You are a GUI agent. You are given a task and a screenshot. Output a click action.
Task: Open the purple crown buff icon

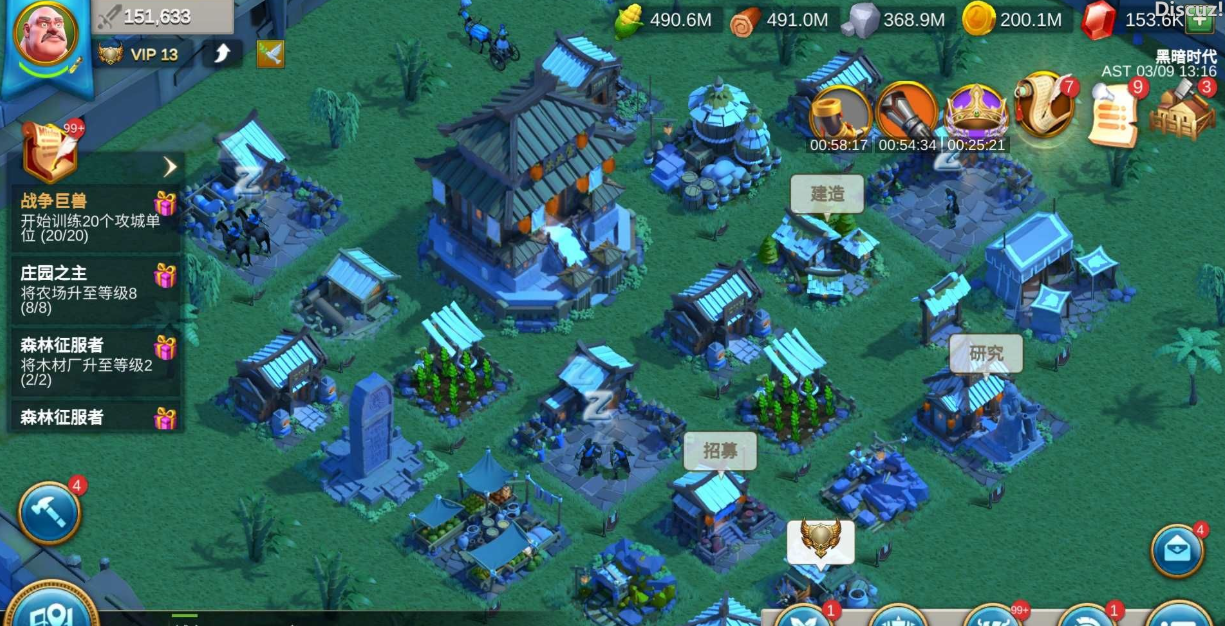[x=976, y=112]
